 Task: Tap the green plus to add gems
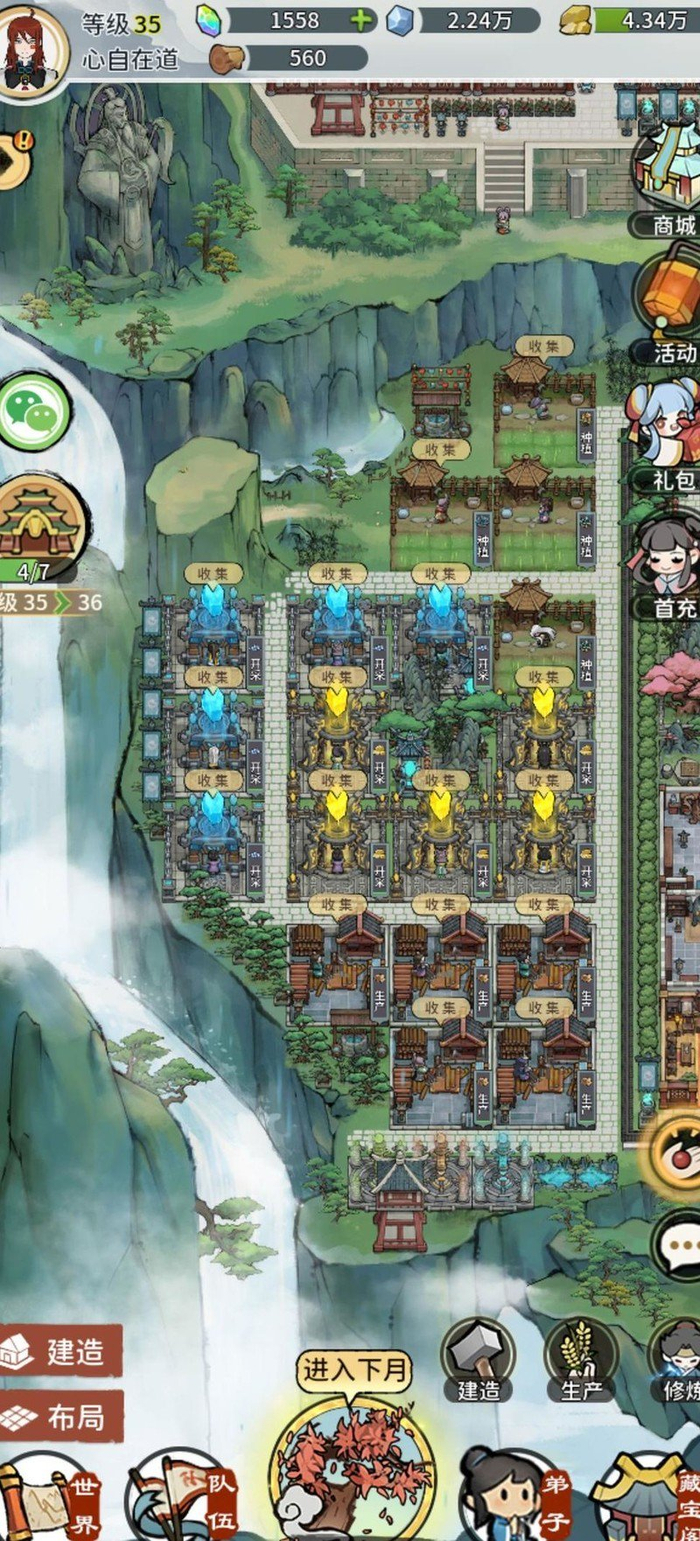[362, 20]
